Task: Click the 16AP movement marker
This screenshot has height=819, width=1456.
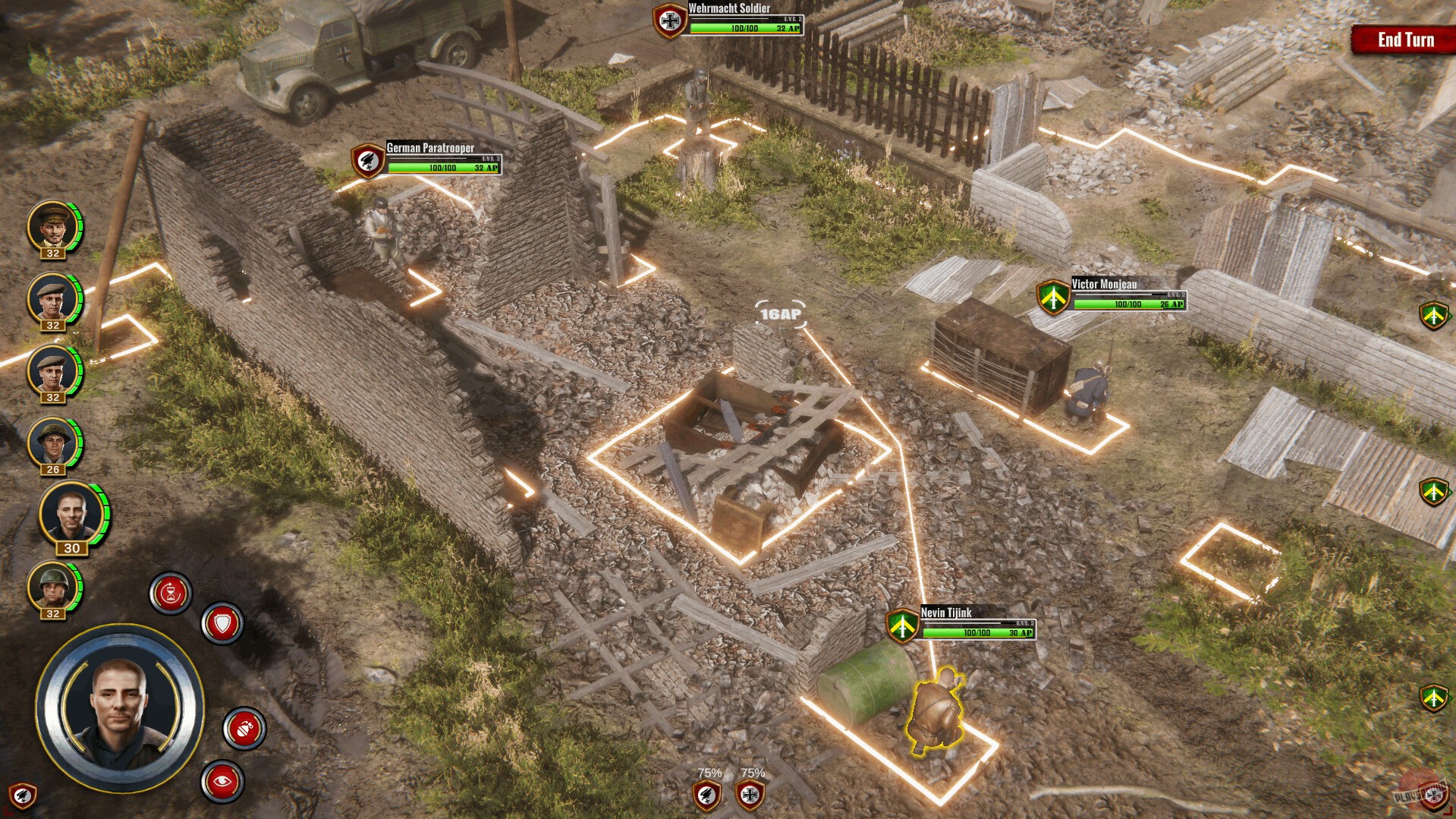Action: point(780,312)
